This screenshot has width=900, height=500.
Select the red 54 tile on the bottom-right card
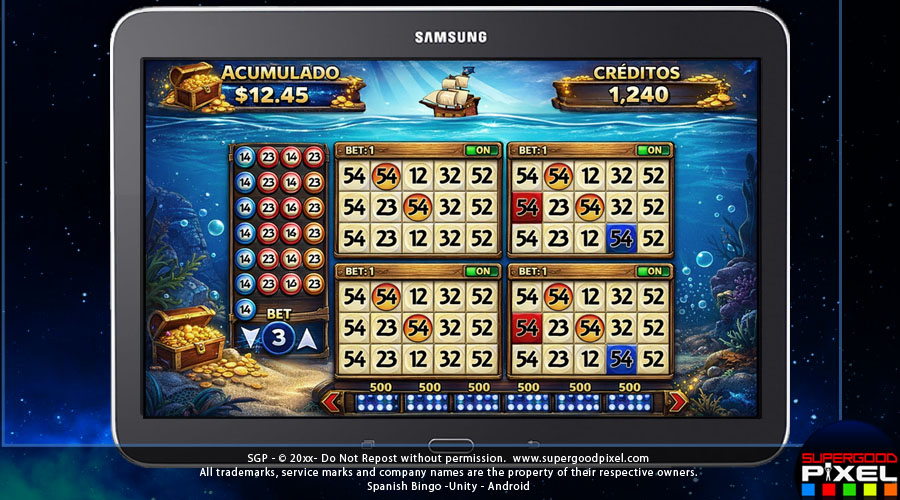click(526, 327)
